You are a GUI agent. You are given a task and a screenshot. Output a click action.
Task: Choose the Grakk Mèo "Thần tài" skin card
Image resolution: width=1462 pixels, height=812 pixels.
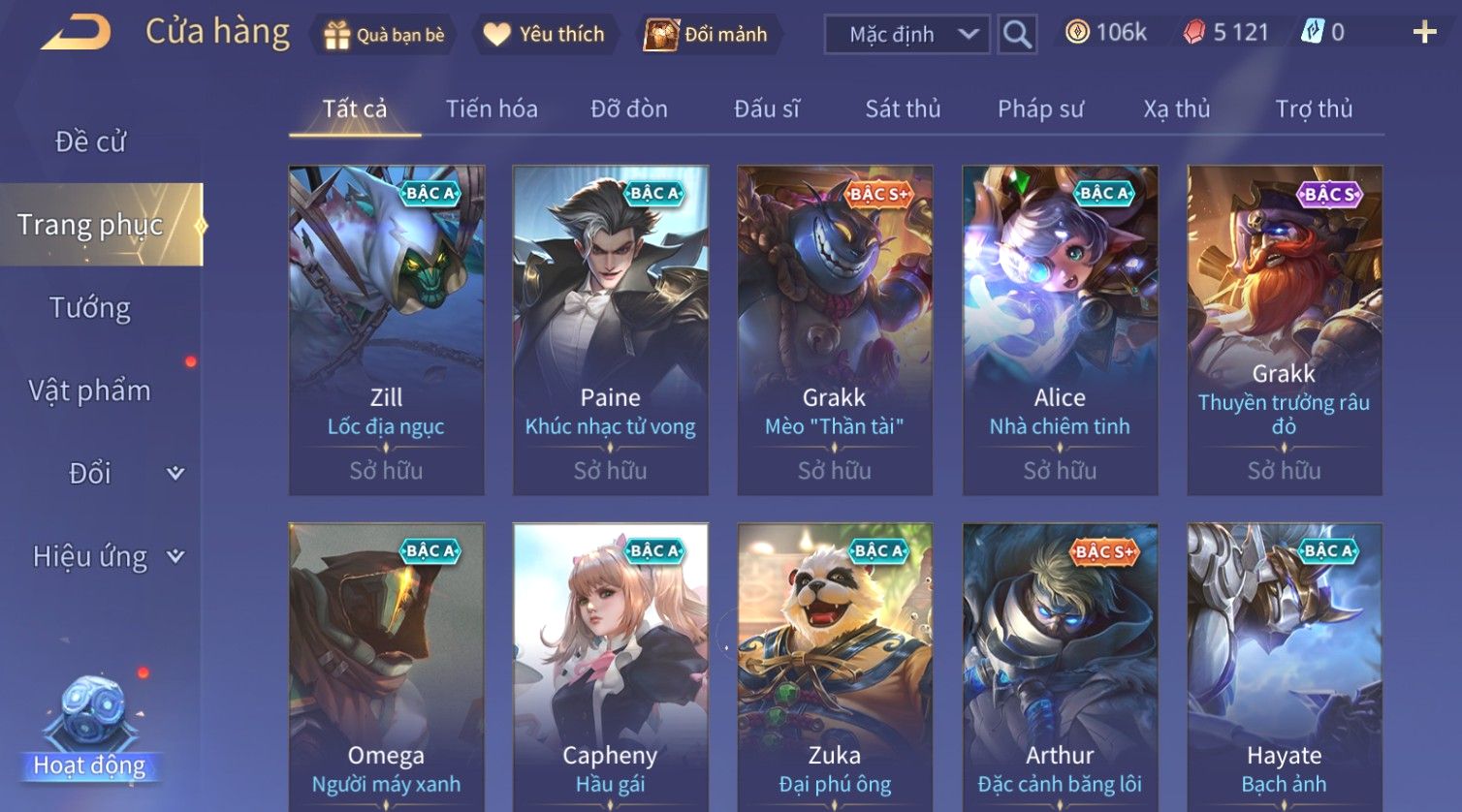pos(835,329)
